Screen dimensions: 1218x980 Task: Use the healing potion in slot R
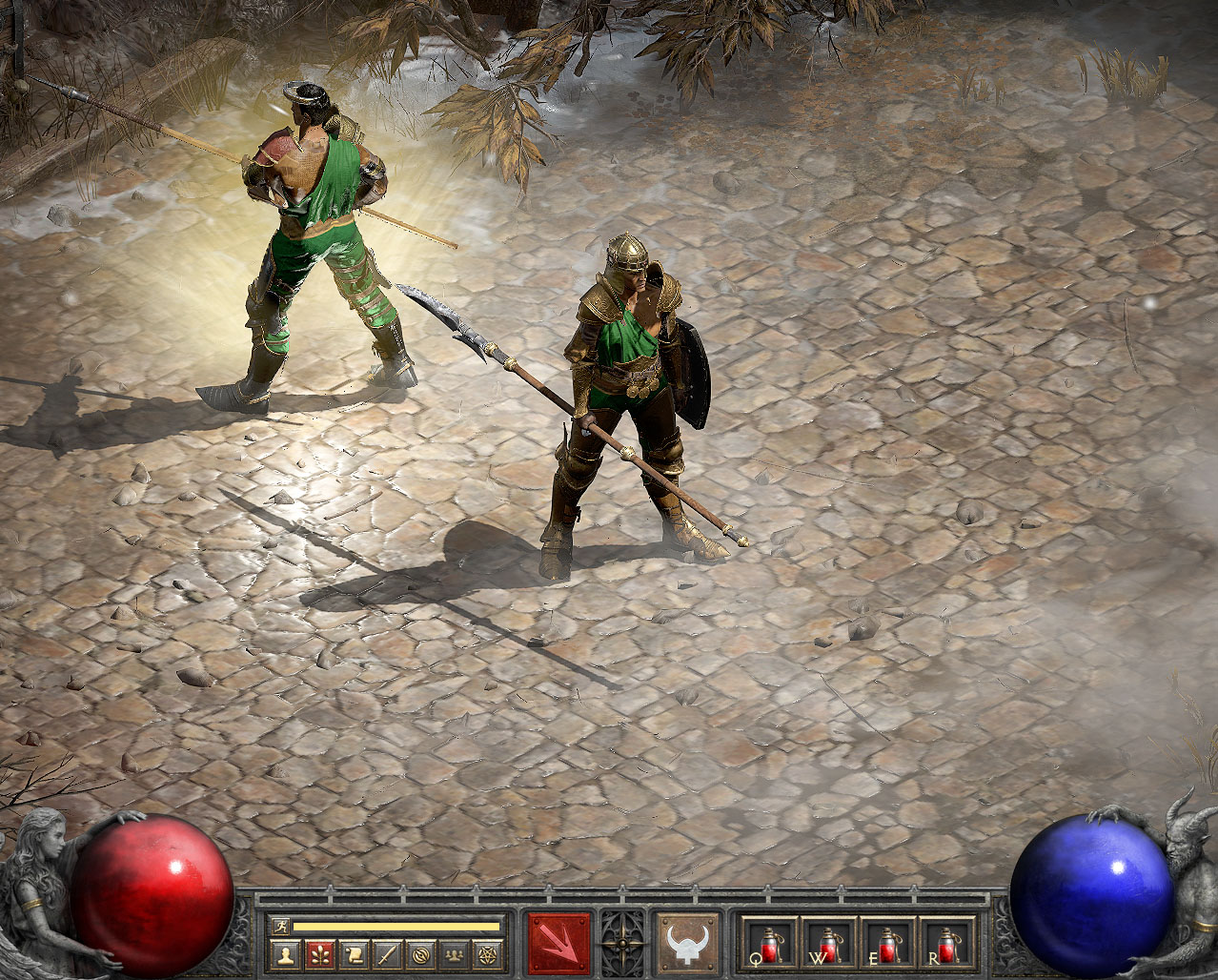947,944
